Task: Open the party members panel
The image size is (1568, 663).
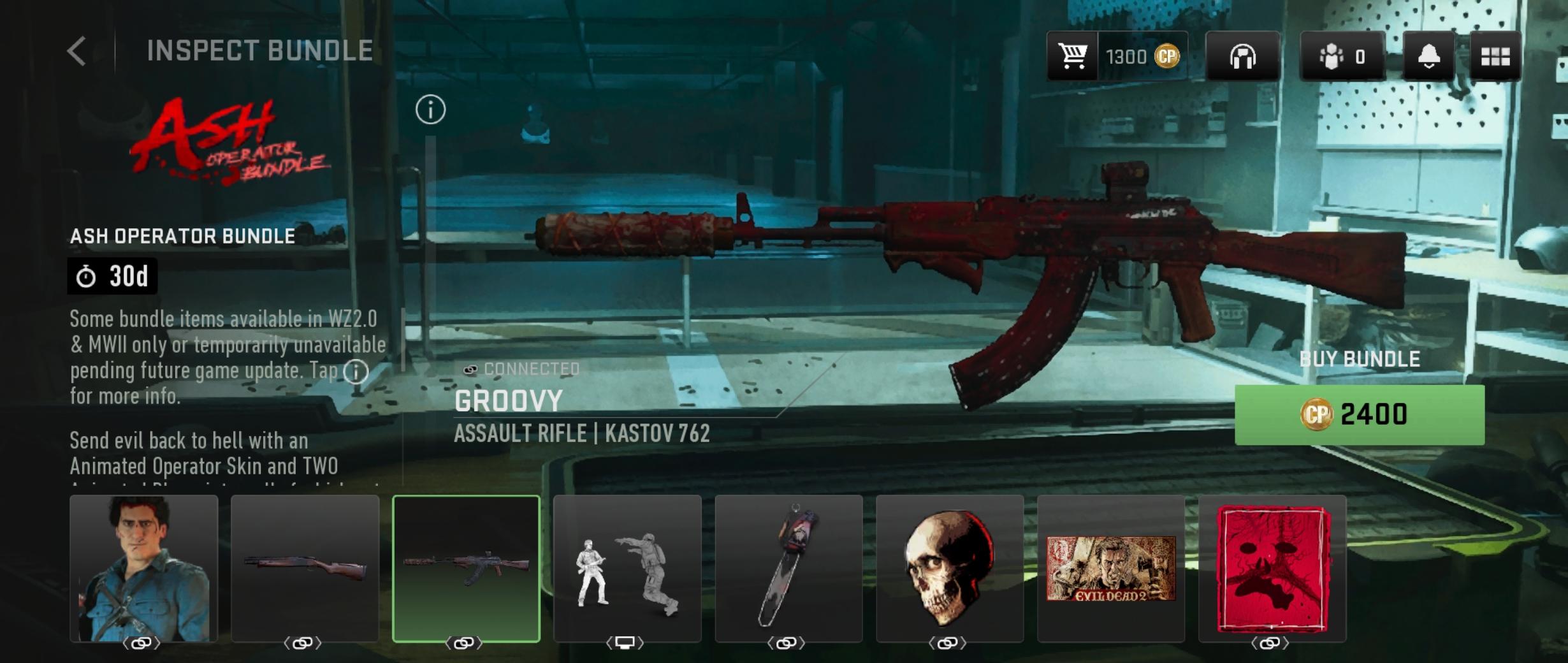Action: 1342,57
